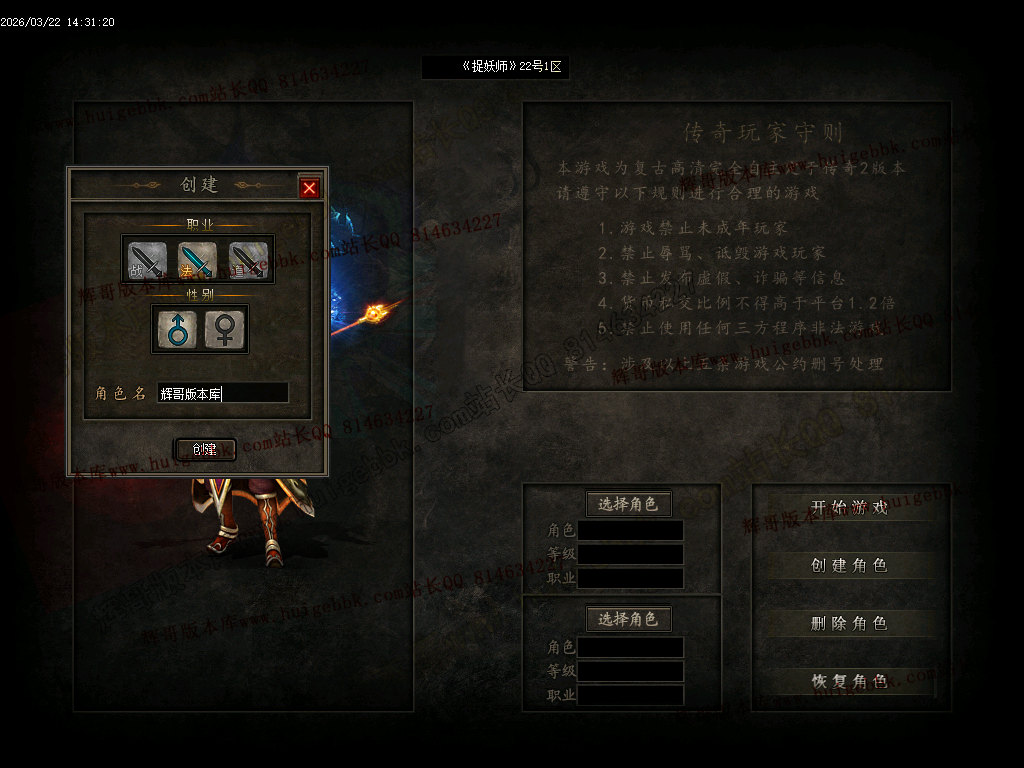Close the 创建 character creation dialog
This screenshot has height=768, width=1024.
(x=310, y=188)
